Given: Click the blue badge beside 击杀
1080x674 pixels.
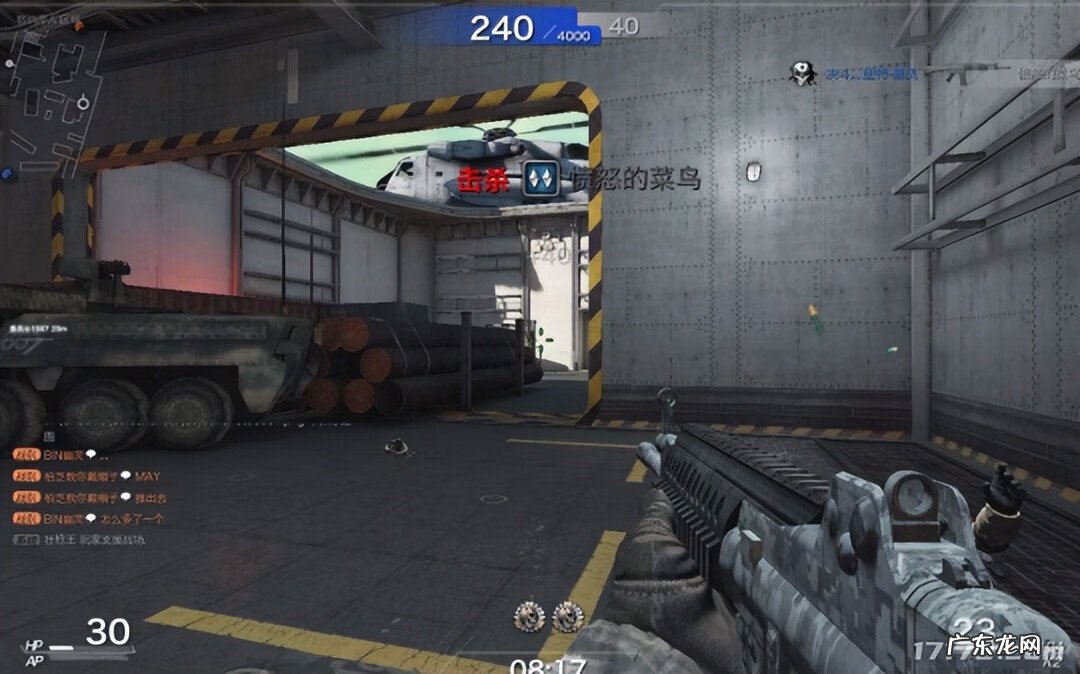Looking at the screenshot, I should (540, 180).
